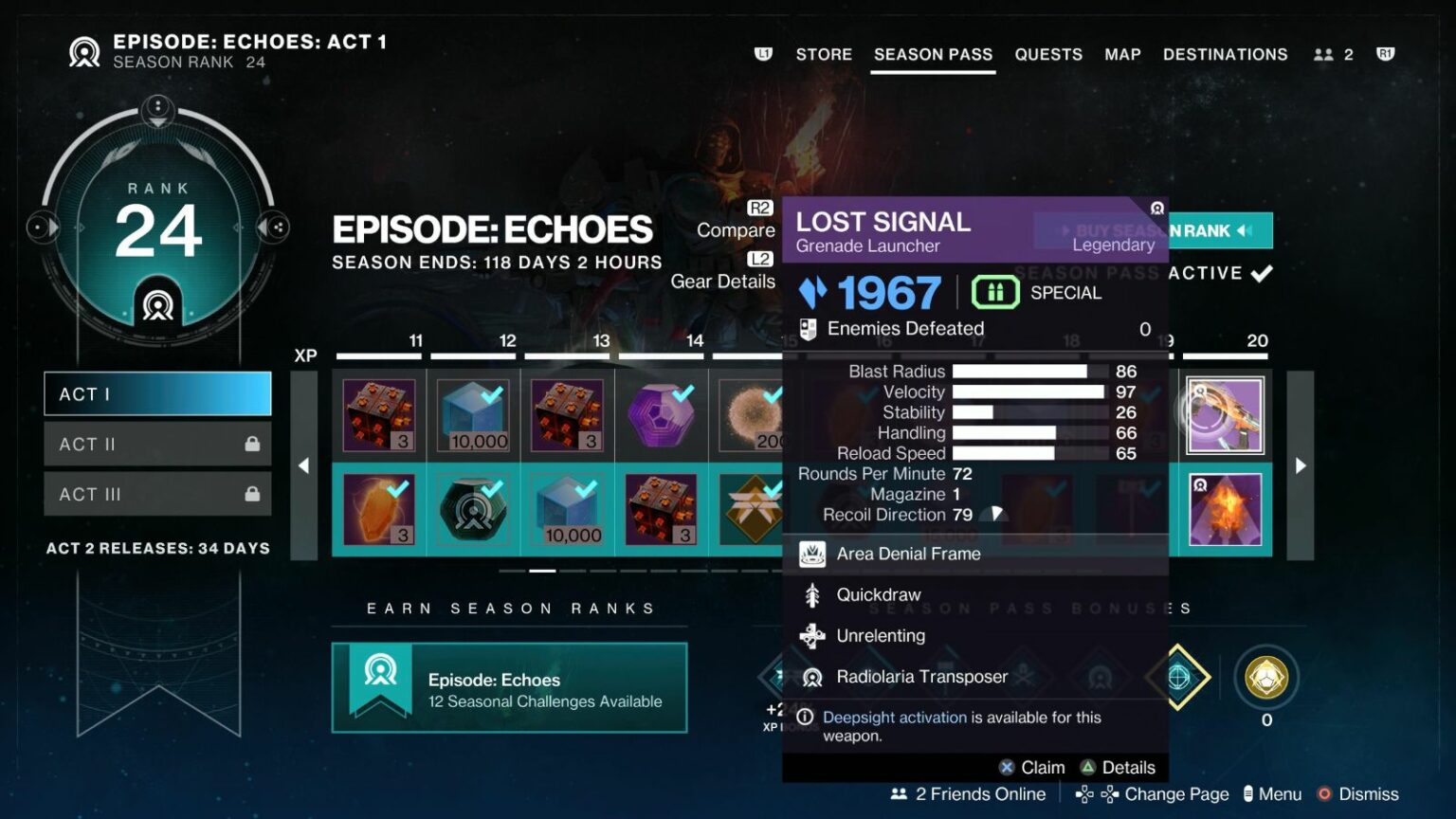Select the Area Denial Frame perk icon
This screenshot has height=819, width=1456.
[x=810, y=553]
